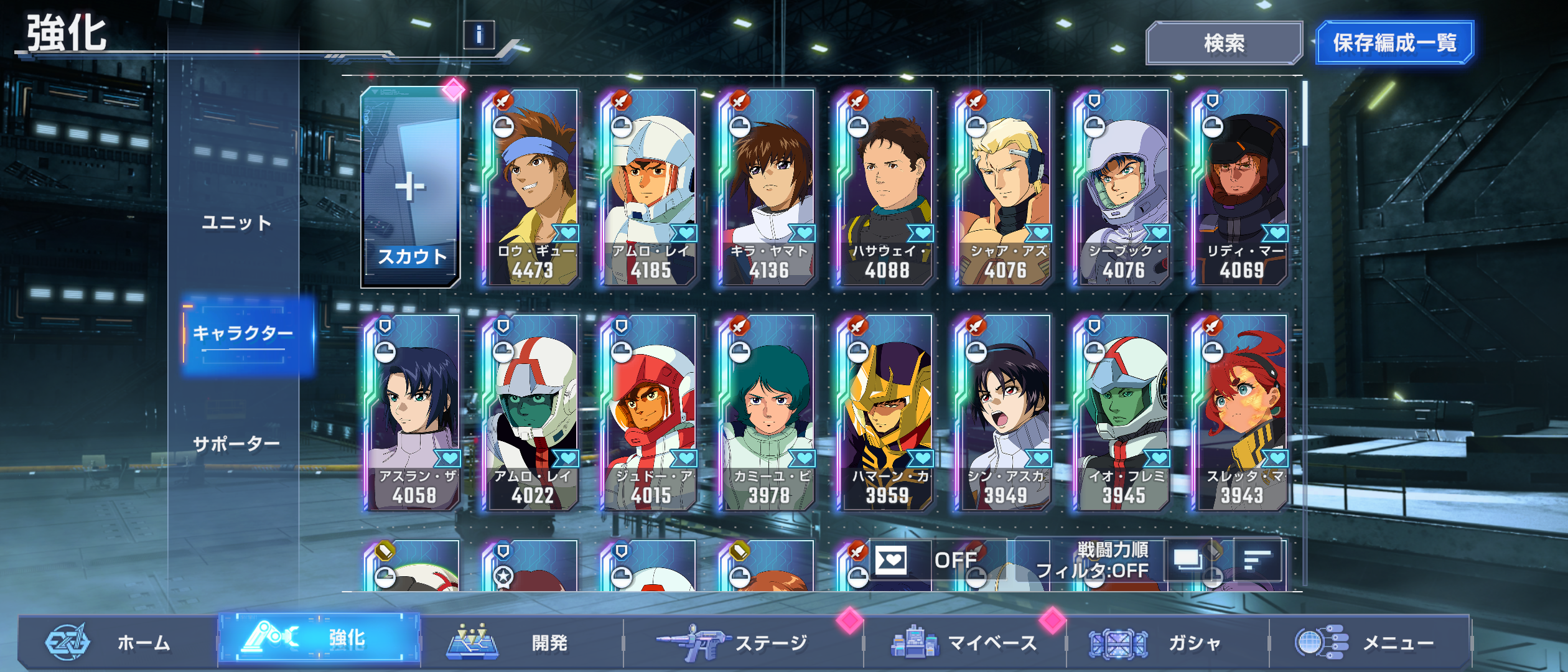Select the ハサウェイ character card
Image resolution: width=1568 pixels, height=672 pixels.
click(887, 187)
